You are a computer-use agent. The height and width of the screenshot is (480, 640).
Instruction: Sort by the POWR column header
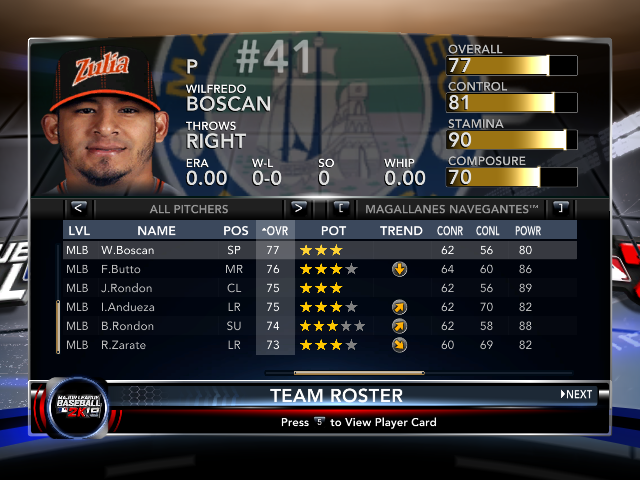(x=527, y=231)
